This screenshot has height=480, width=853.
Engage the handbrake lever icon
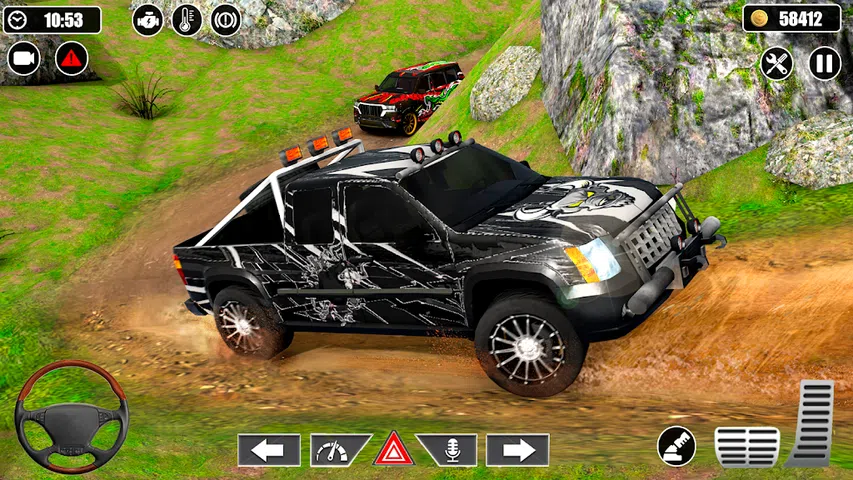click(677, 446)
